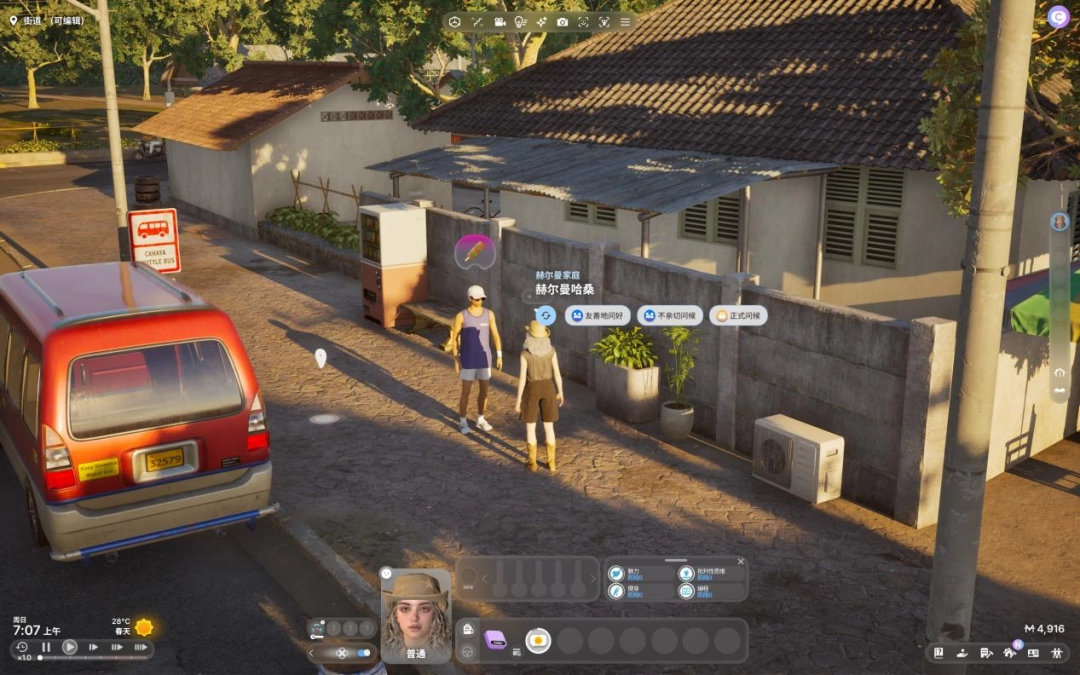The image size is (1080, 675).
Task: Click the blue refresh icon beside greeting options
Action: (x=545, y=315)
